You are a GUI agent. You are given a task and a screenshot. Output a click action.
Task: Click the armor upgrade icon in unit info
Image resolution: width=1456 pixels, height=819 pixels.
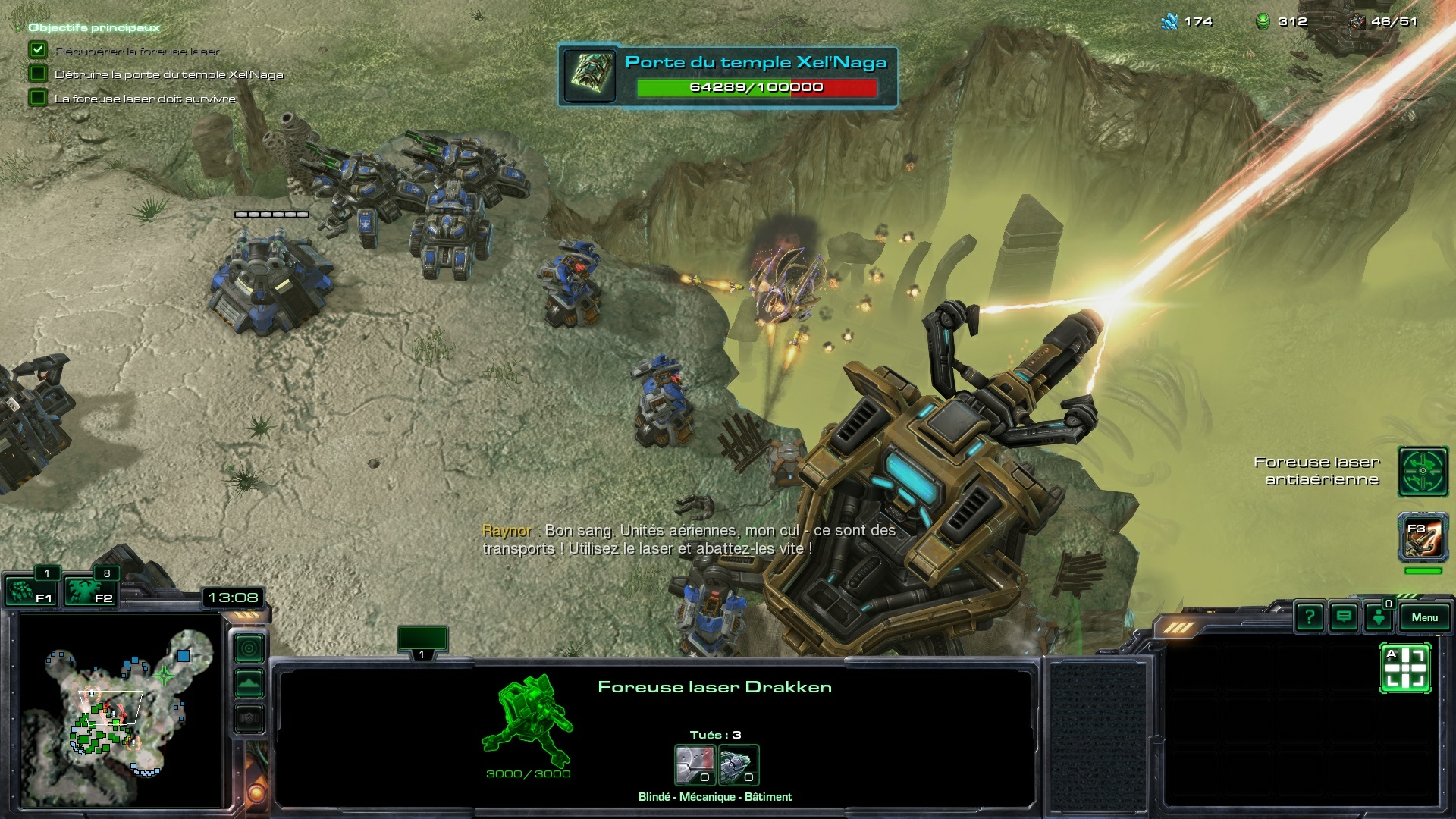(695, 765)
